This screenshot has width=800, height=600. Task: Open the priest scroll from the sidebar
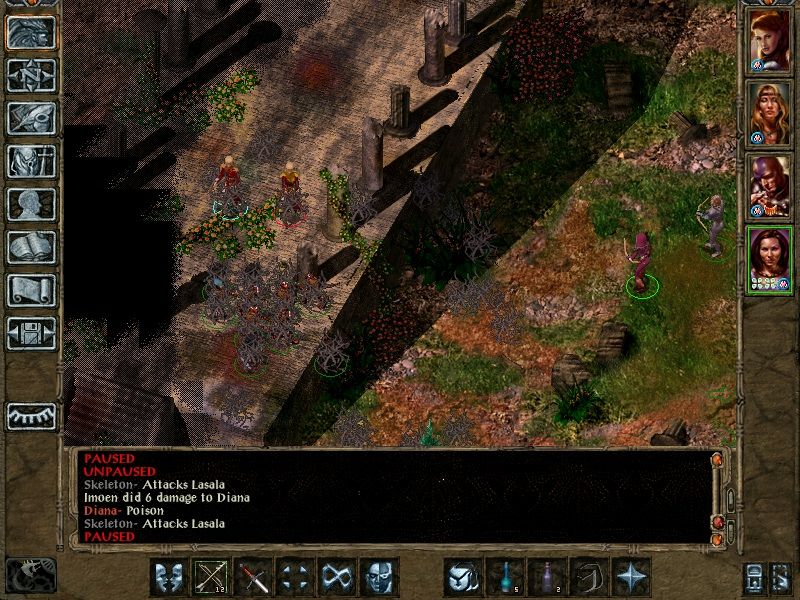coord(31,290)
